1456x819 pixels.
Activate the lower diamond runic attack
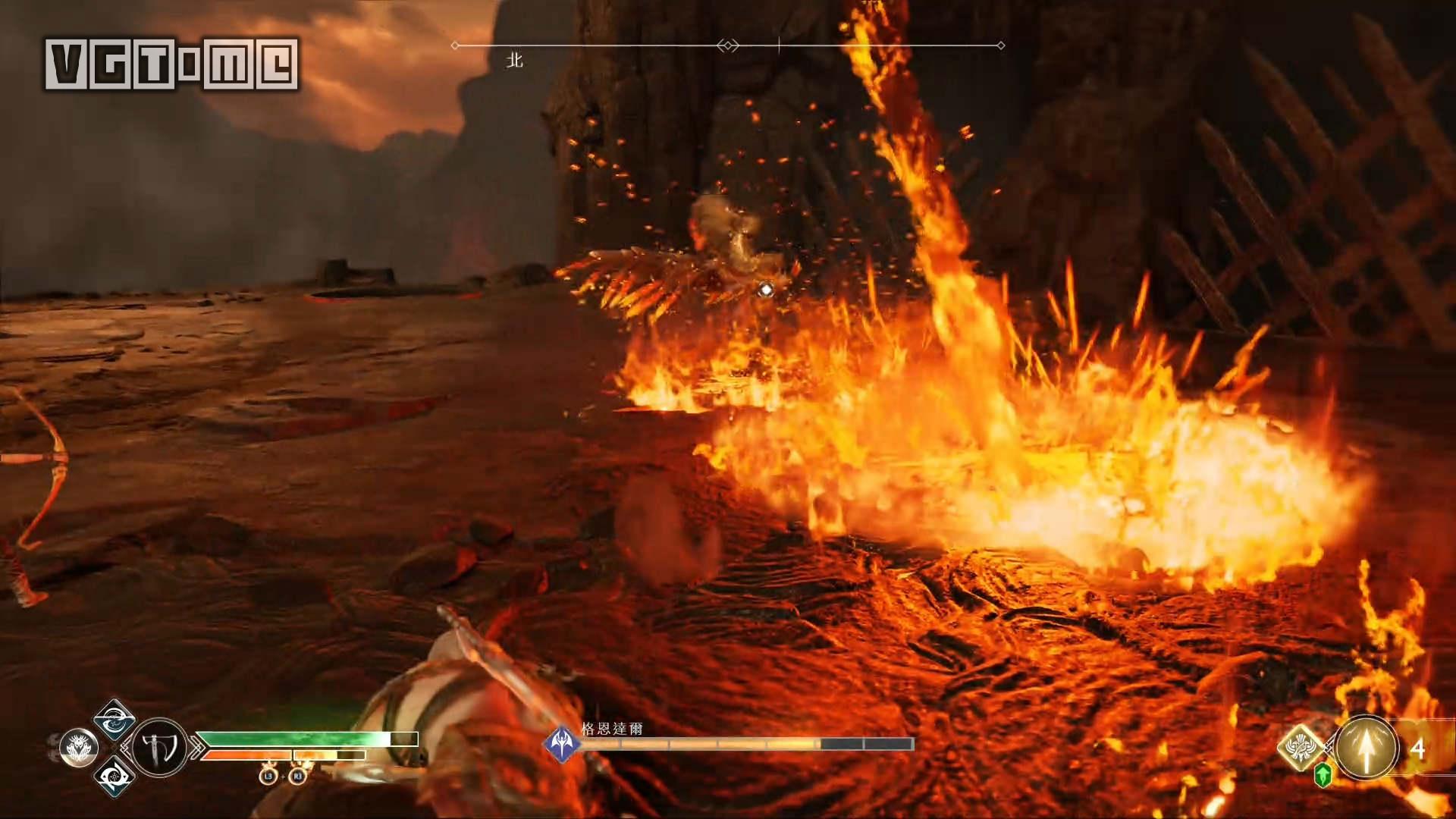click(115, 777)
